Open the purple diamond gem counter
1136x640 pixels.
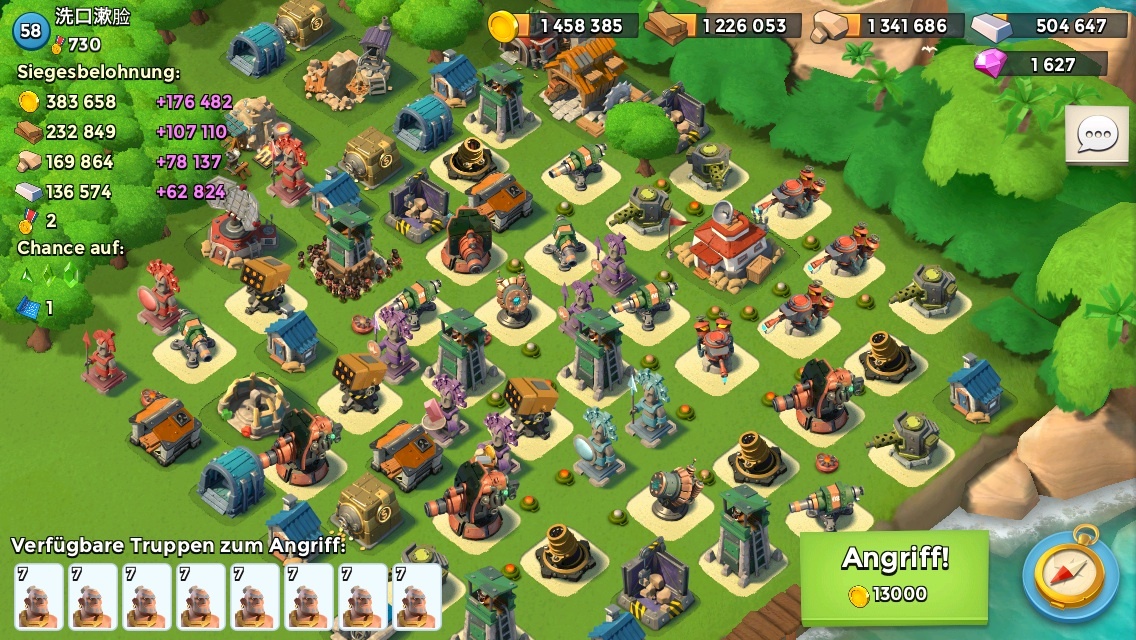coord(1040,64)
